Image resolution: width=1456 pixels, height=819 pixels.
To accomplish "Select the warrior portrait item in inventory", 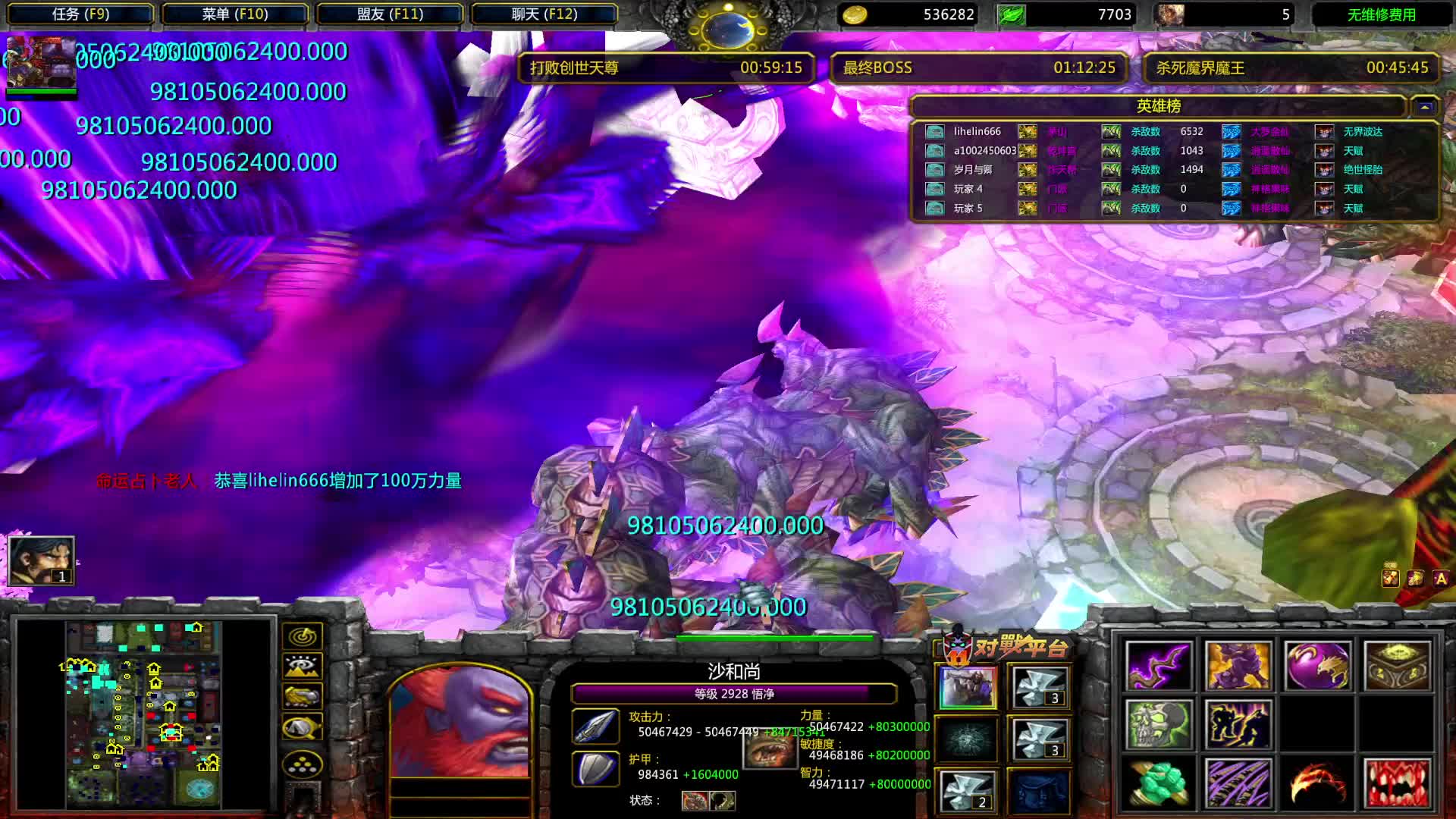I will [968, 687].
